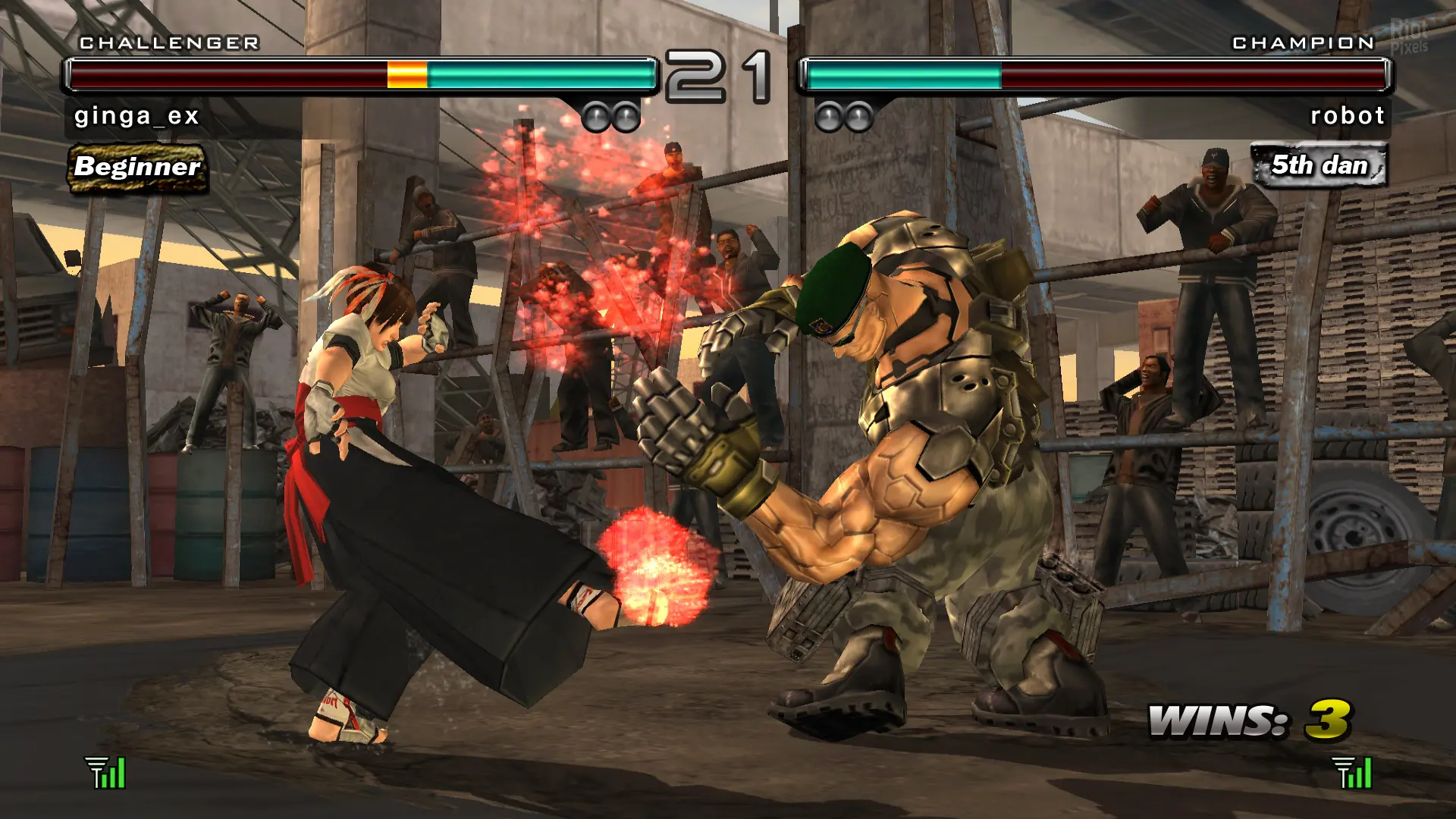
Task: Click the Beginner rank badge
Action: click(137, 167)
